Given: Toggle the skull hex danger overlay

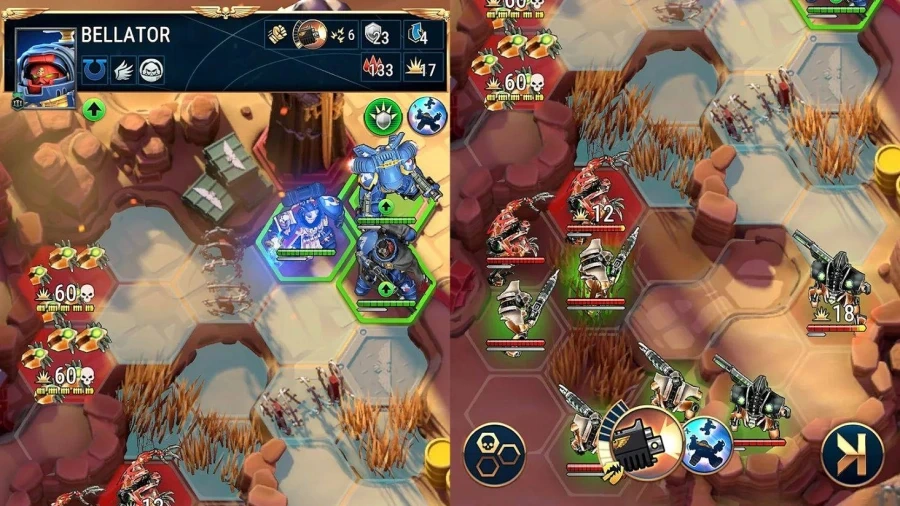Looking at the screenshot, I should point(494,453).
